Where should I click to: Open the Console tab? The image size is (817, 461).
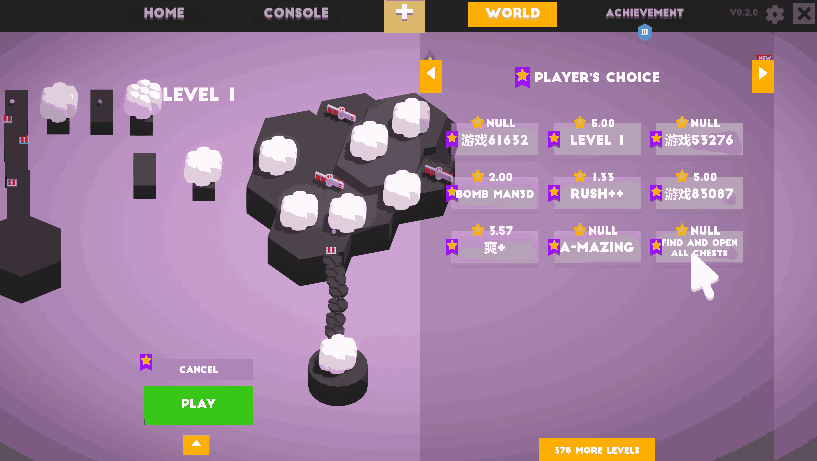[x=296, y=14]
